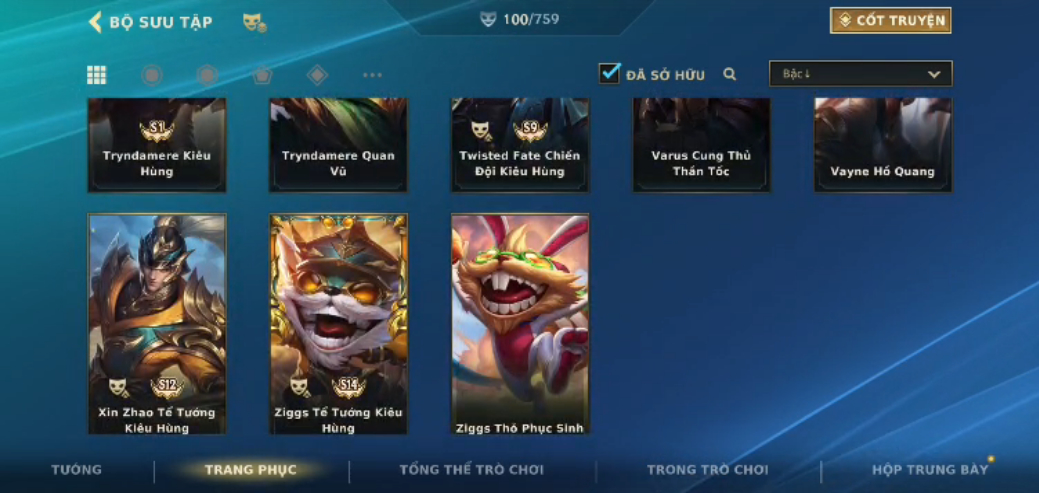Go to the Trong Trò Chơi tab
Viewport: 1039px width, 493px height.
[708, 470]
